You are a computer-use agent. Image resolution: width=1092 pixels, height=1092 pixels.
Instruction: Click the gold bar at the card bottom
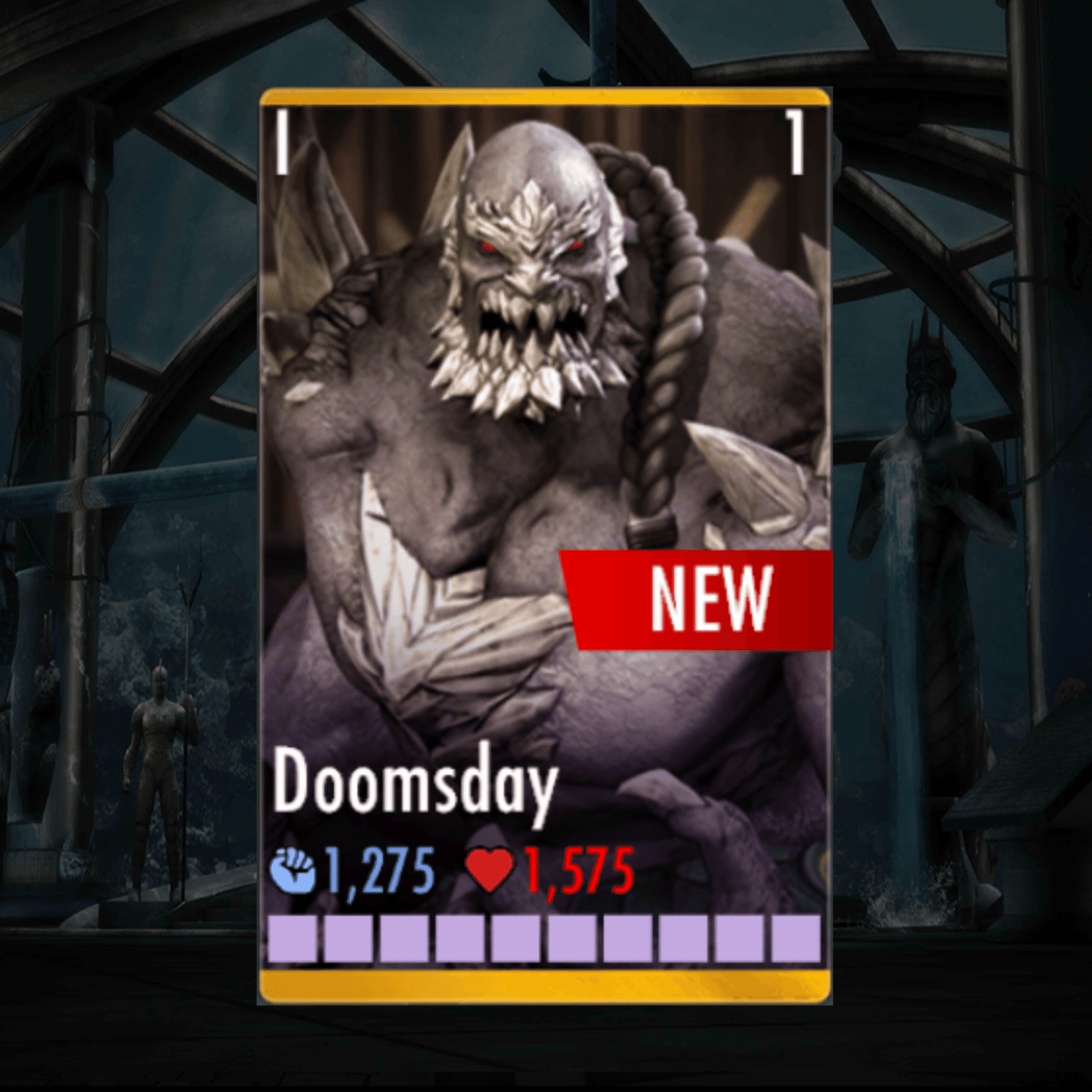pos(544,984)
